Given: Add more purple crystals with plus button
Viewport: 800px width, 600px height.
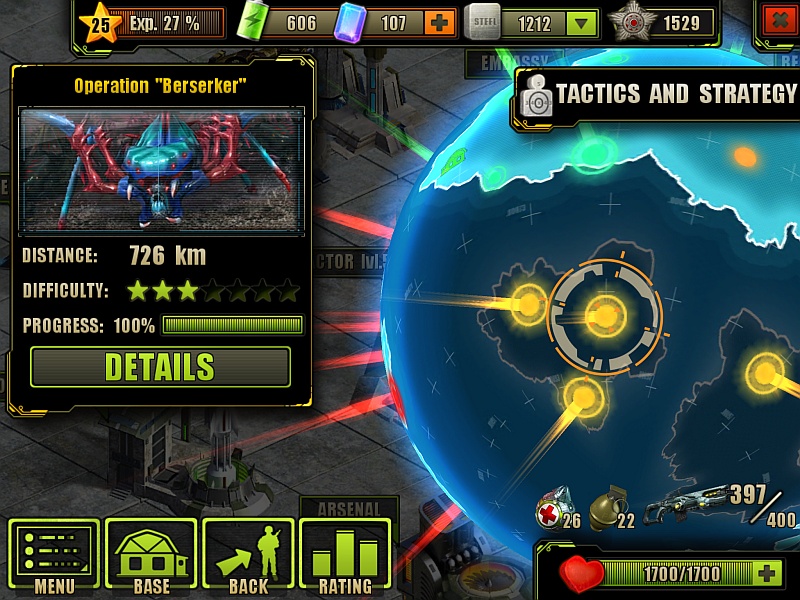Looking at the screenshot, I should 438,23.
